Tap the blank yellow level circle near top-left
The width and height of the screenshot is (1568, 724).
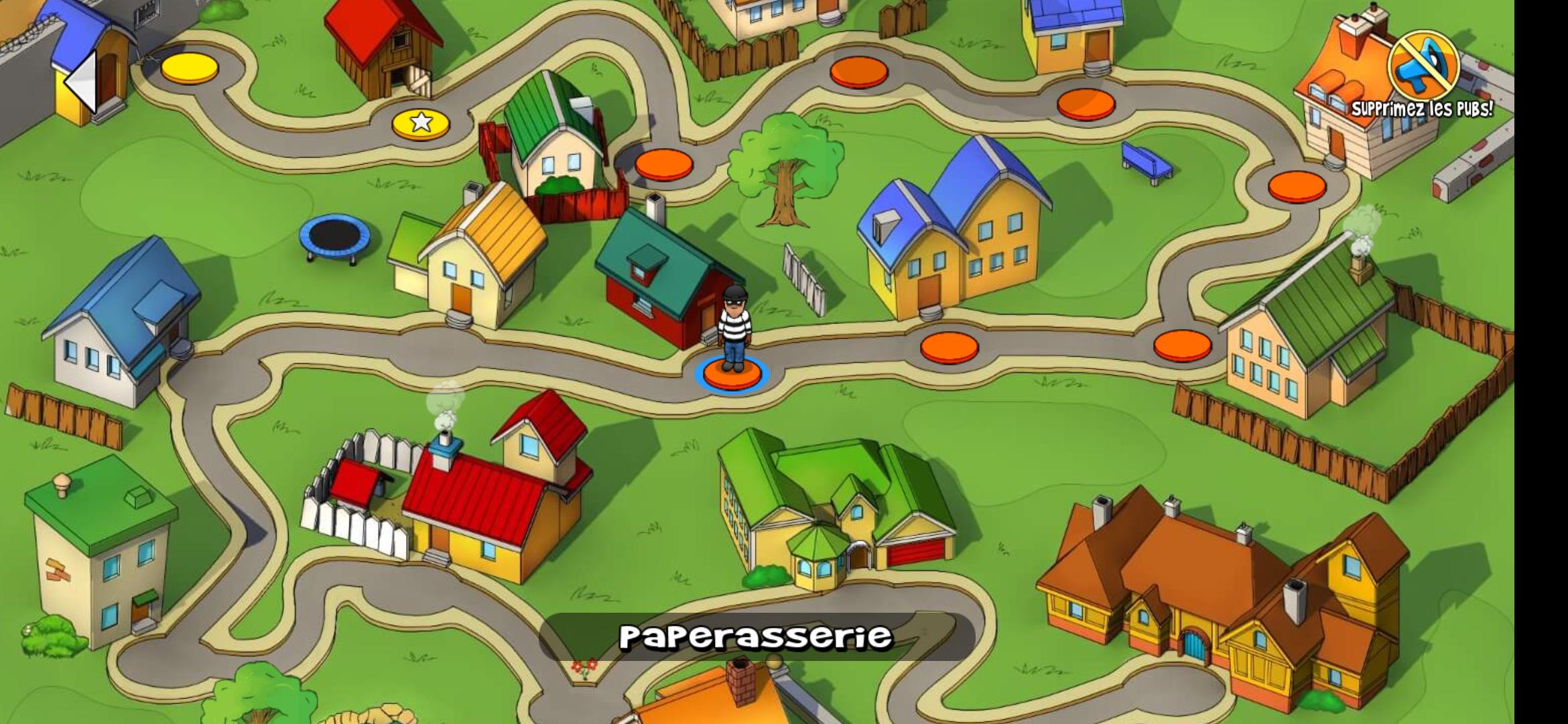click(x=188, y=67)
